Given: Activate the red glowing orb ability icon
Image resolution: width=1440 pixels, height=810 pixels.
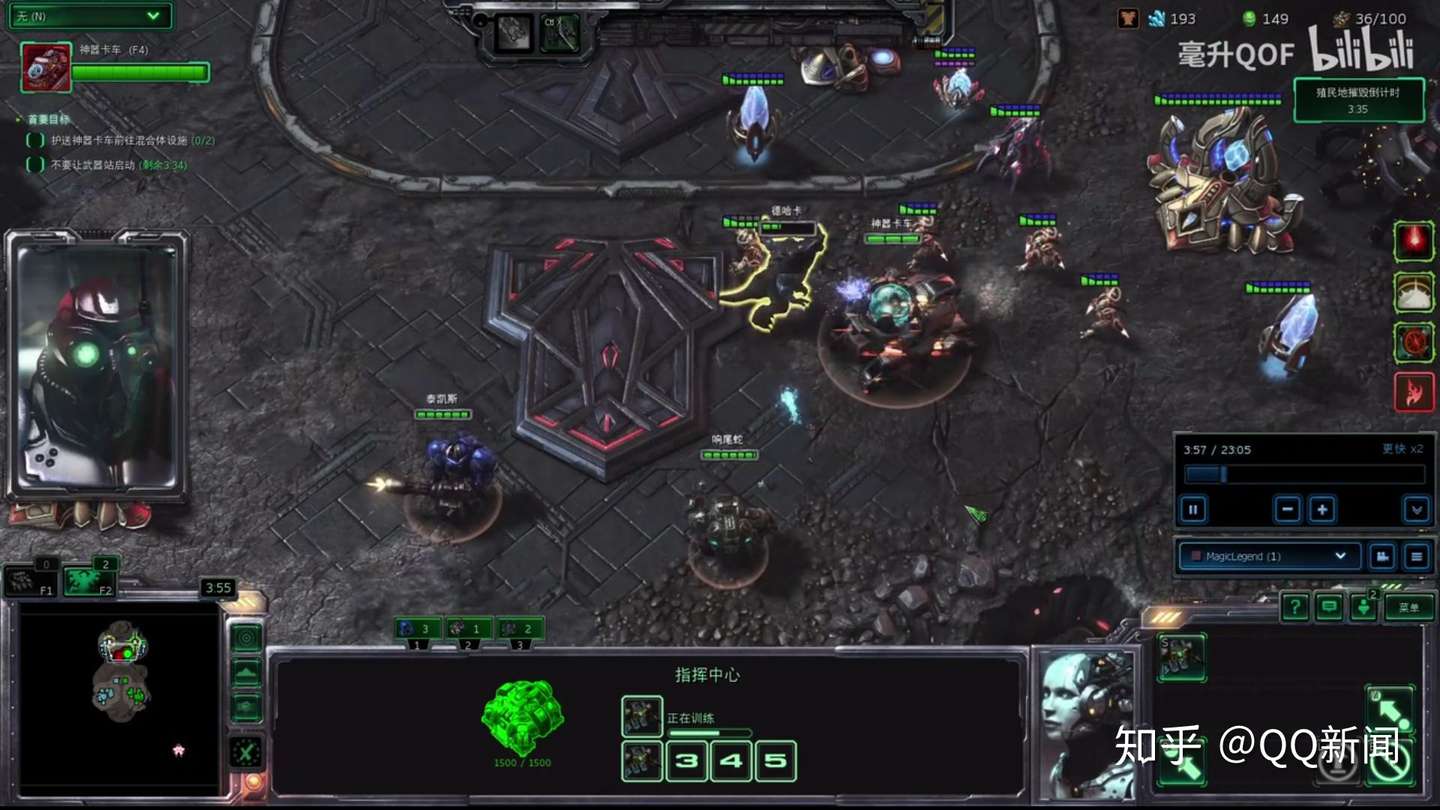Looking at the screenshot, I should (x=1414, y=241).
